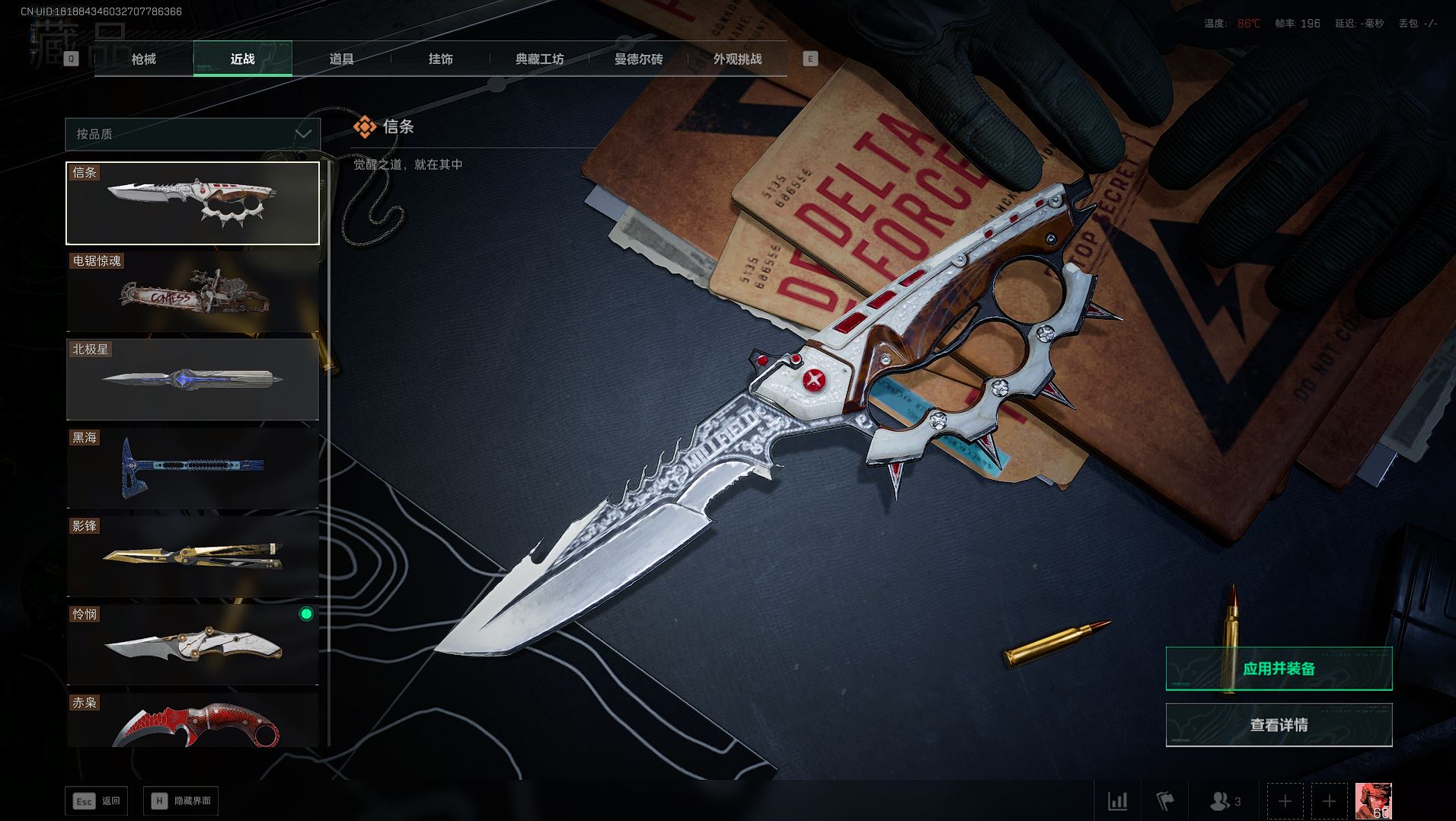Choose the 电锯惊魂 chainsaw skin
1456x821 pixels.
point(193,292)
